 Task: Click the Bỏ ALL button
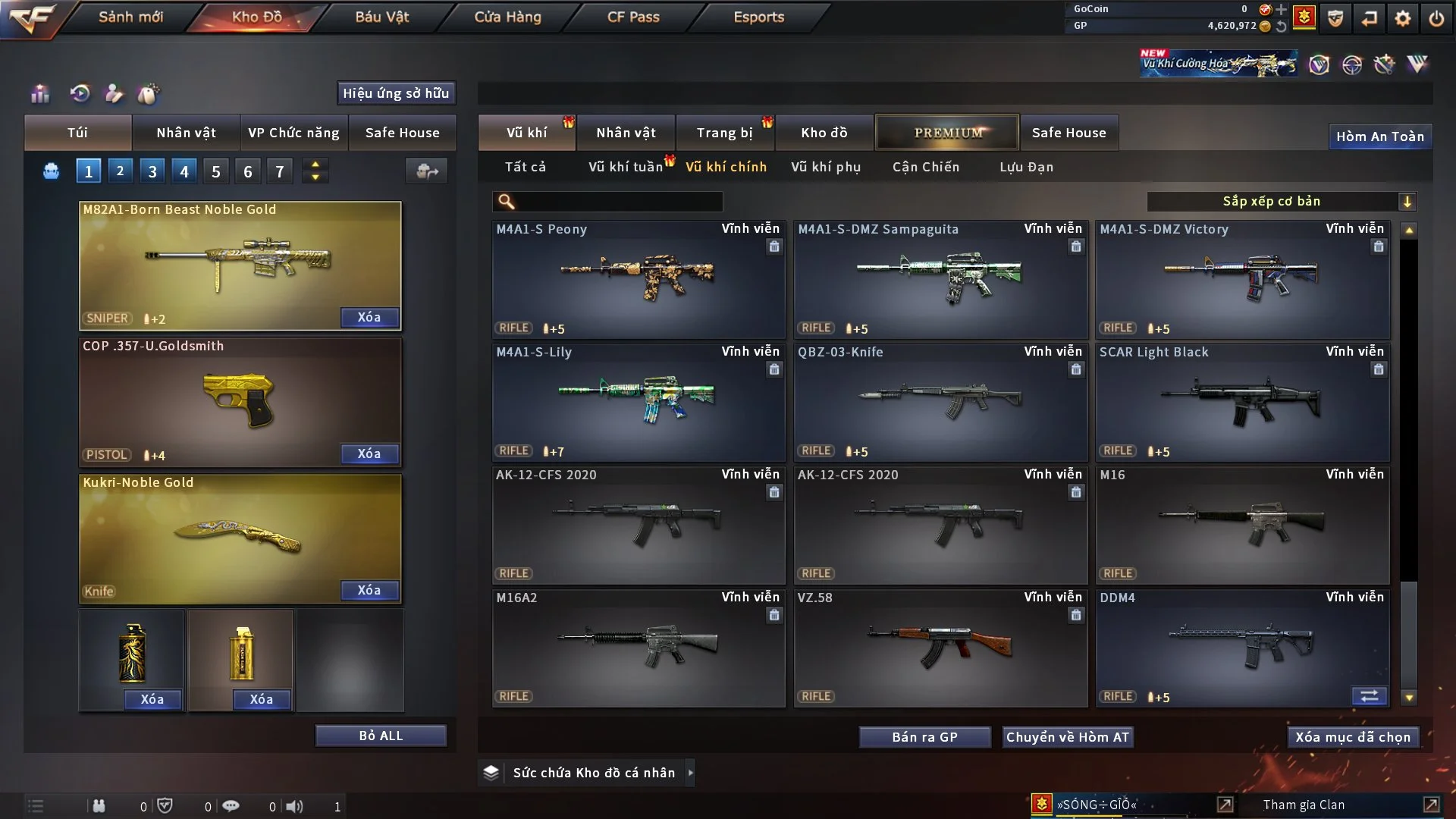pos(381,736)
